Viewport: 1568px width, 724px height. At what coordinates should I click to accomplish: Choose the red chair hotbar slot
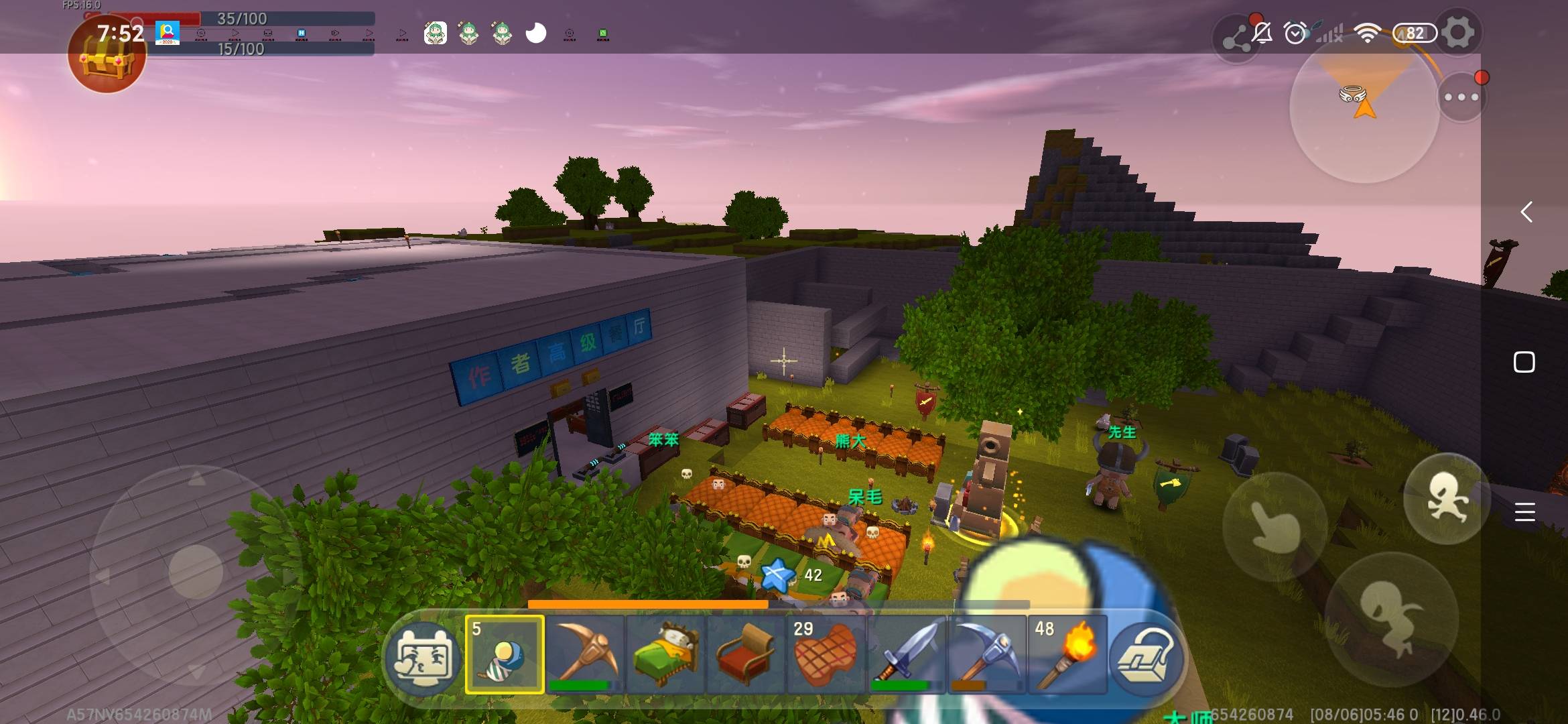pyautogui.click(x=746, y=654)
